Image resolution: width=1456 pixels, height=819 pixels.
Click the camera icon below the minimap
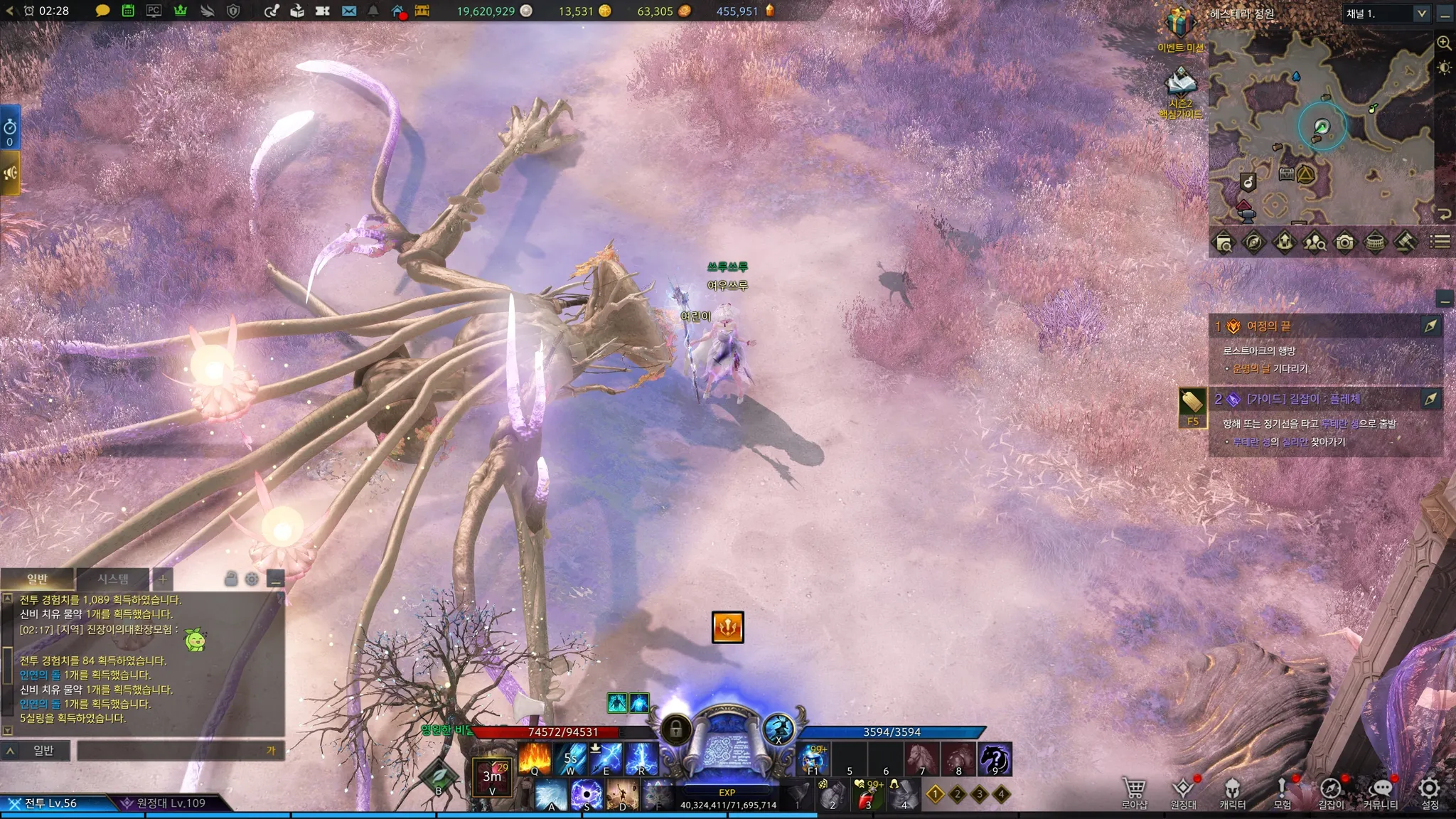[x=1344, y=243]
